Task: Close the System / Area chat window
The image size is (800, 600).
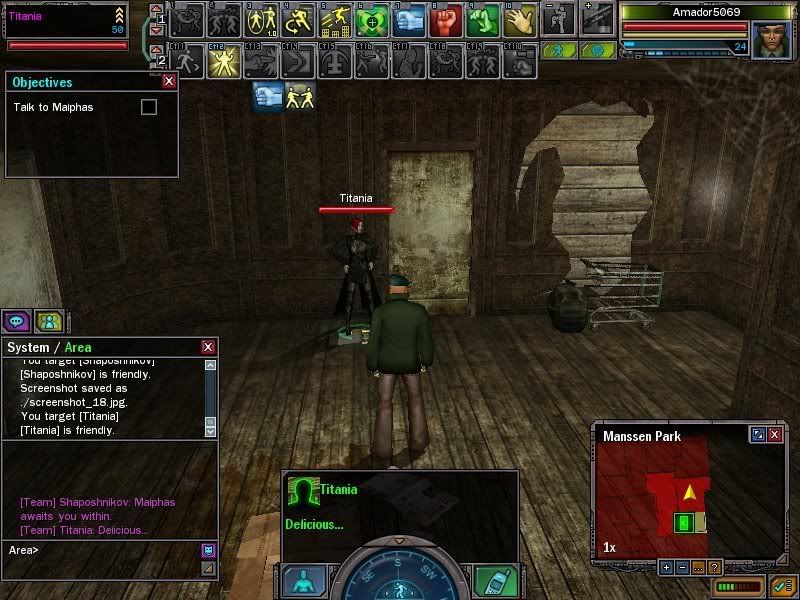Action: 208,347
